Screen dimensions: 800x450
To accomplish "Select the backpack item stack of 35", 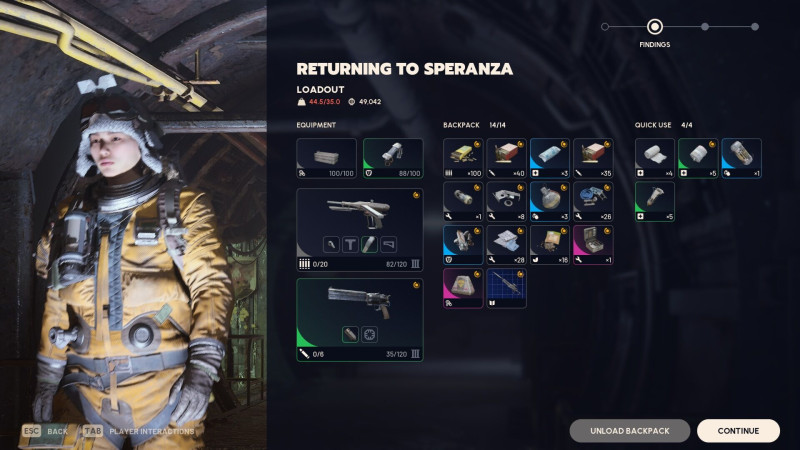I will tap(593, 158).
